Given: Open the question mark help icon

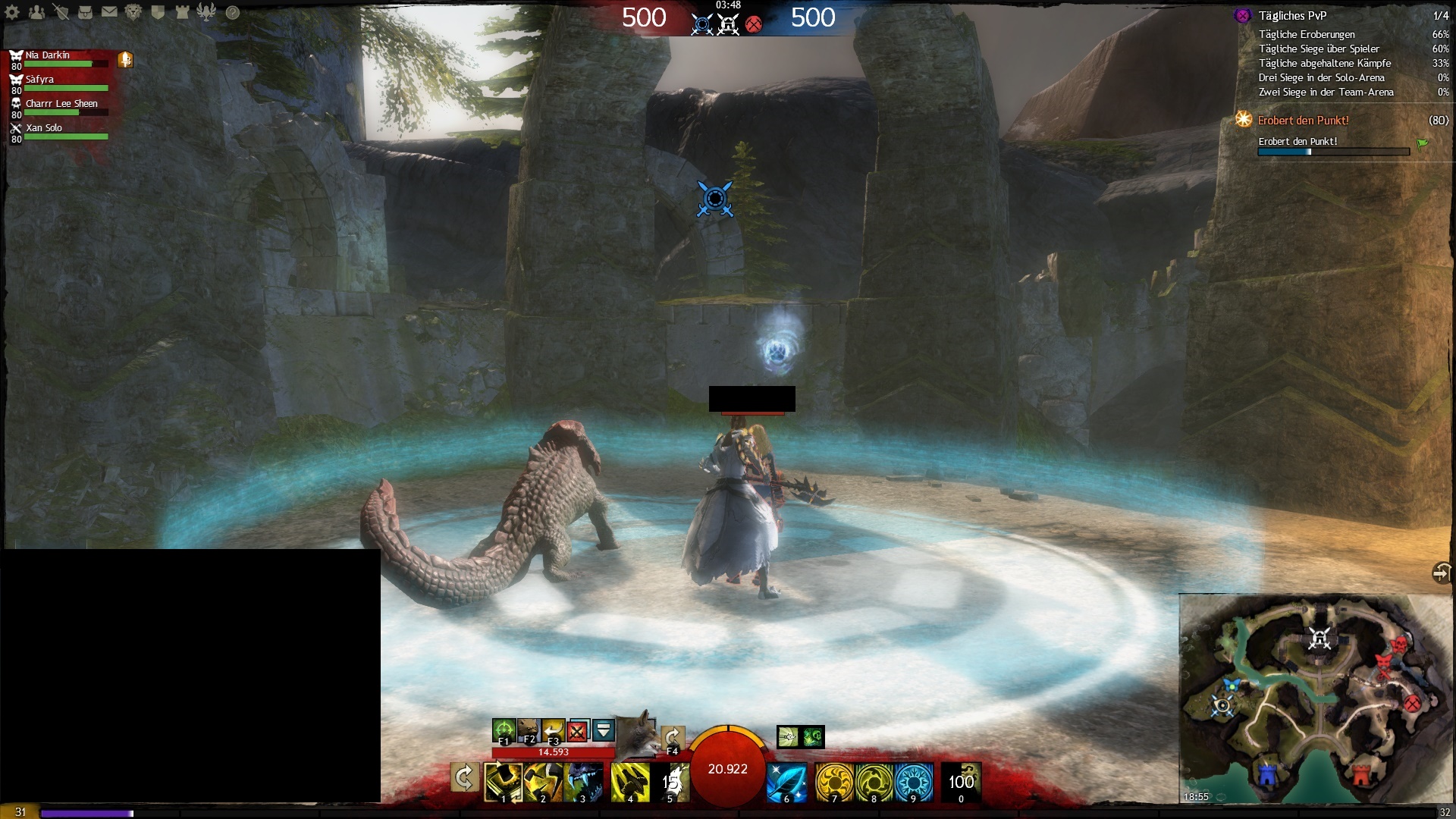Looking at the screenshot, I should tap(233, 12).
